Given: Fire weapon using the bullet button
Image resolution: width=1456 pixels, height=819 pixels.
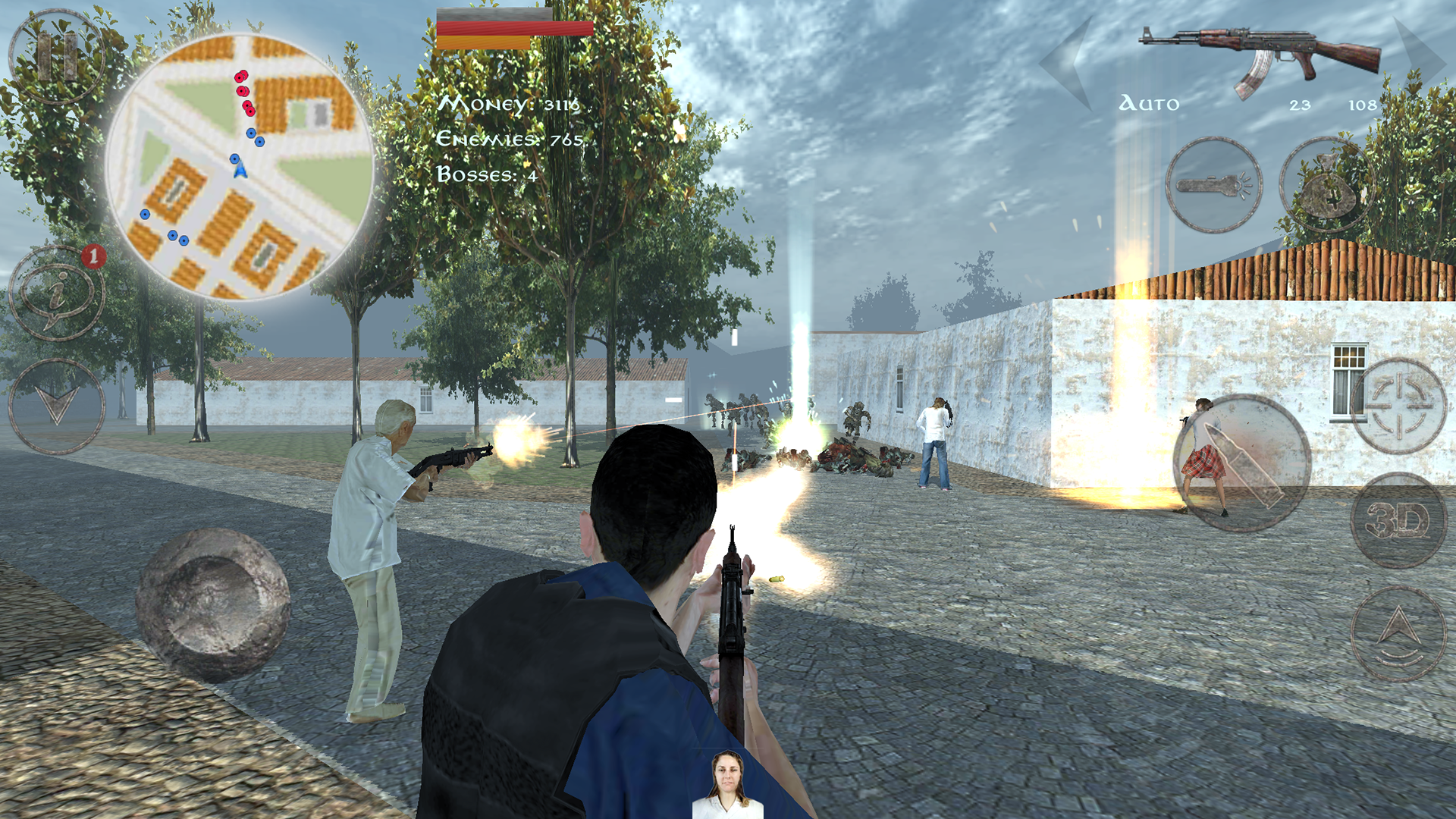Looking at the screenshot, I should tap(1241, 463).
